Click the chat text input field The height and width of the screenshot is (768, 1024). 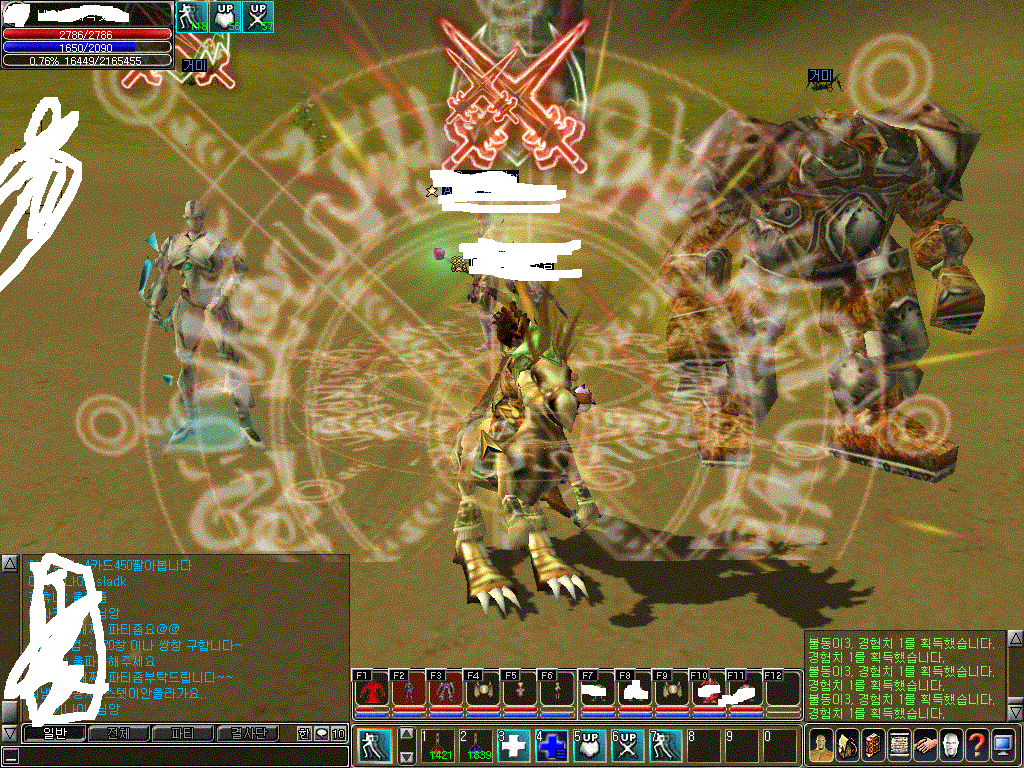[180, 757]
